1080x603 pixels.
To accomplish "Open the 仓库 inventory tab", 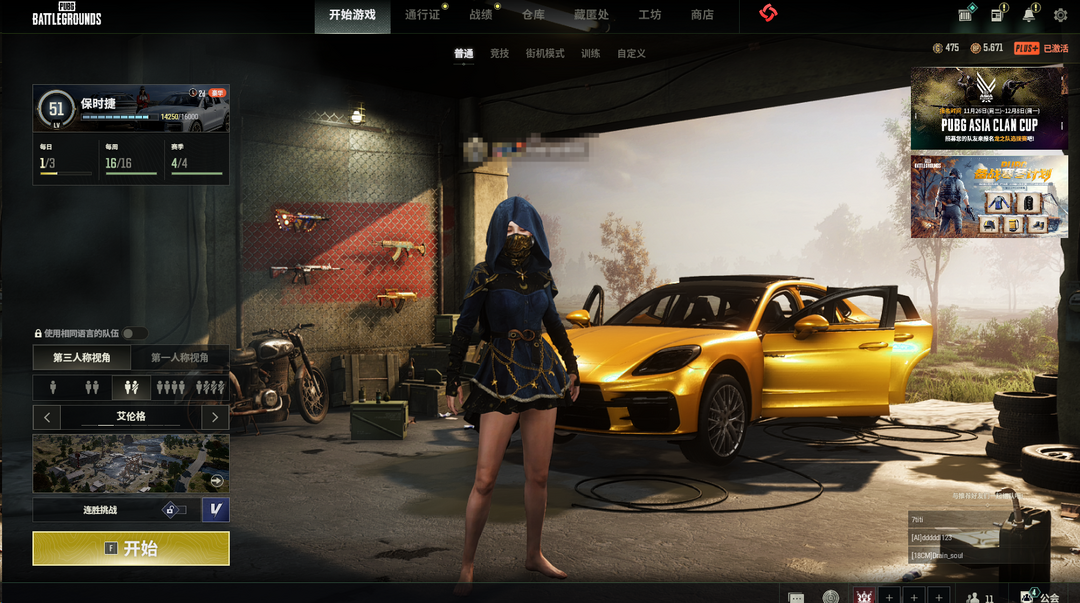I will pos(534,15).
